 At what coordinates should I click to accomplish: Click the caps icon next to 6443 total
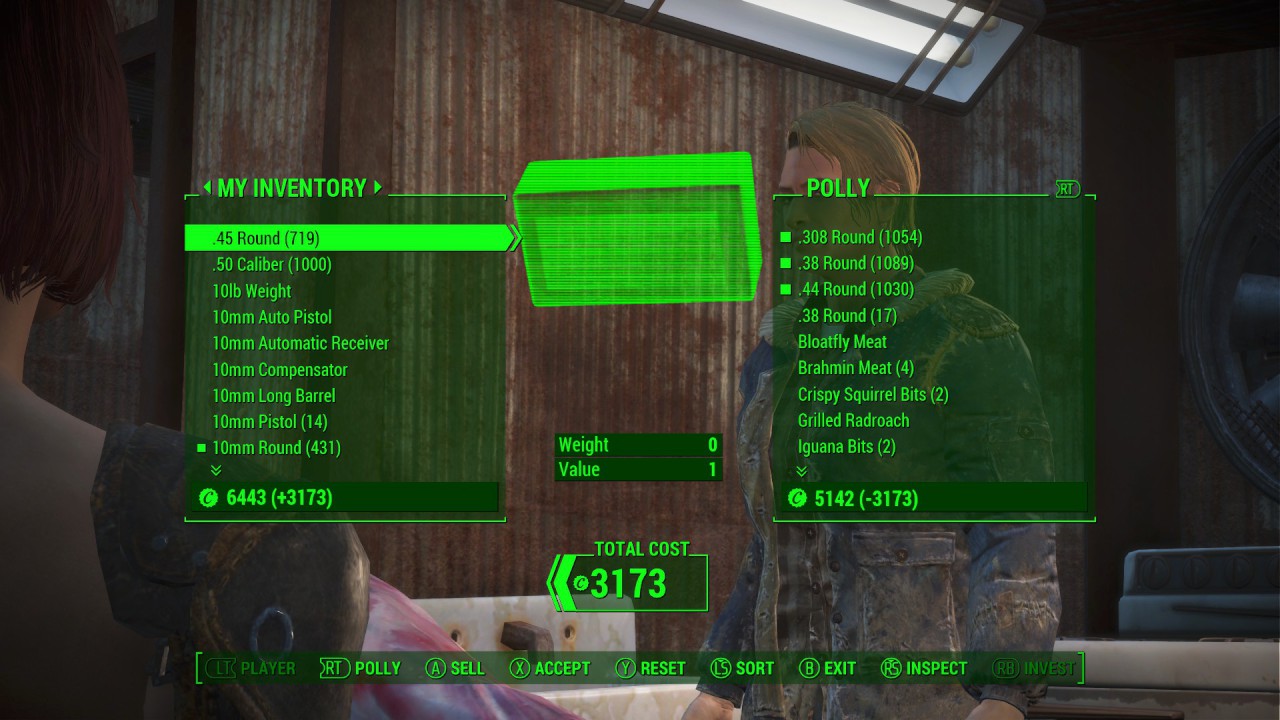click(x=209, y=497)
